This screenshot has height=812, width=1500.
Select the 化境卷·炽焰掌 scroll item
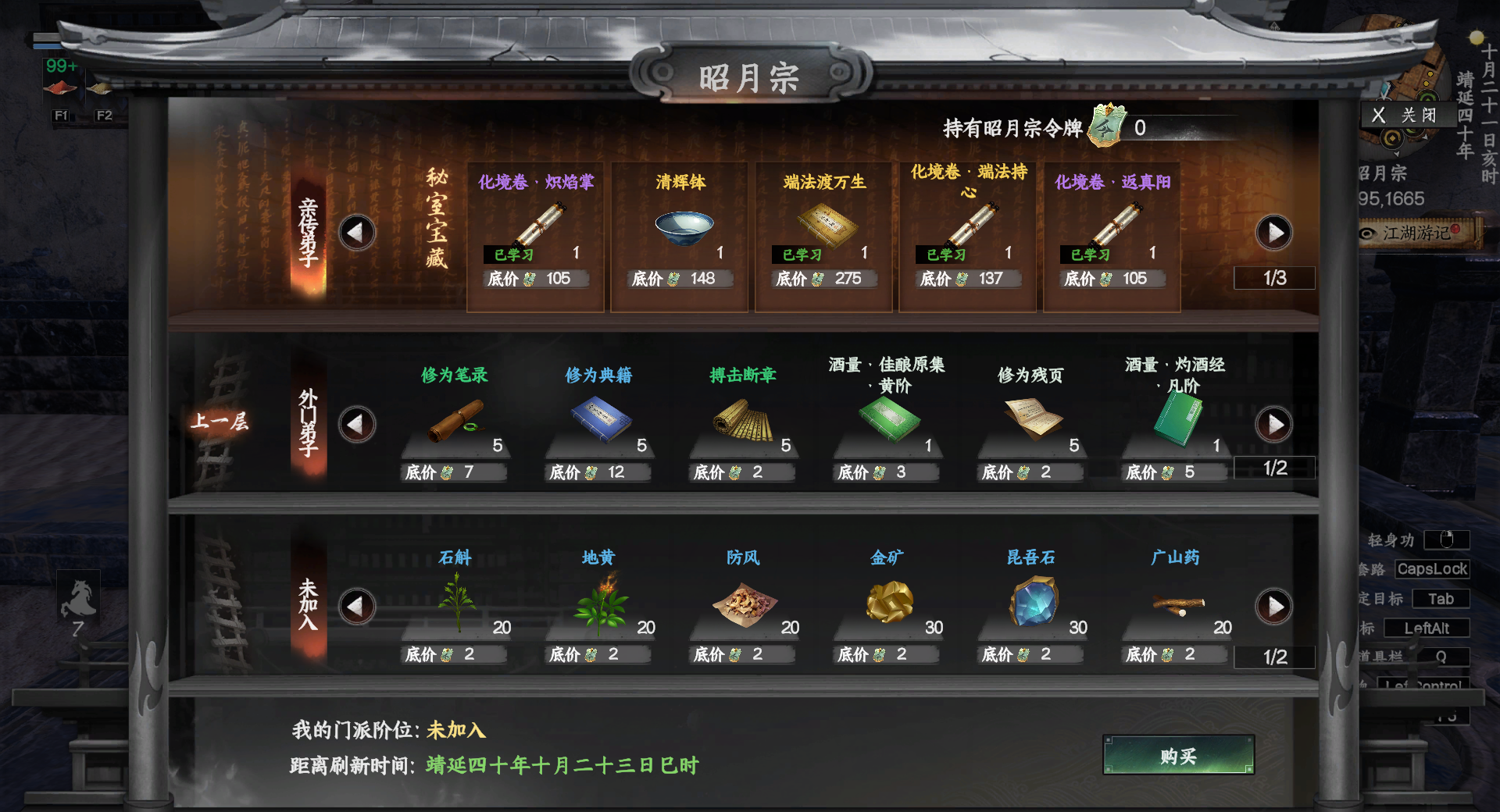click(x=535, y=226)
